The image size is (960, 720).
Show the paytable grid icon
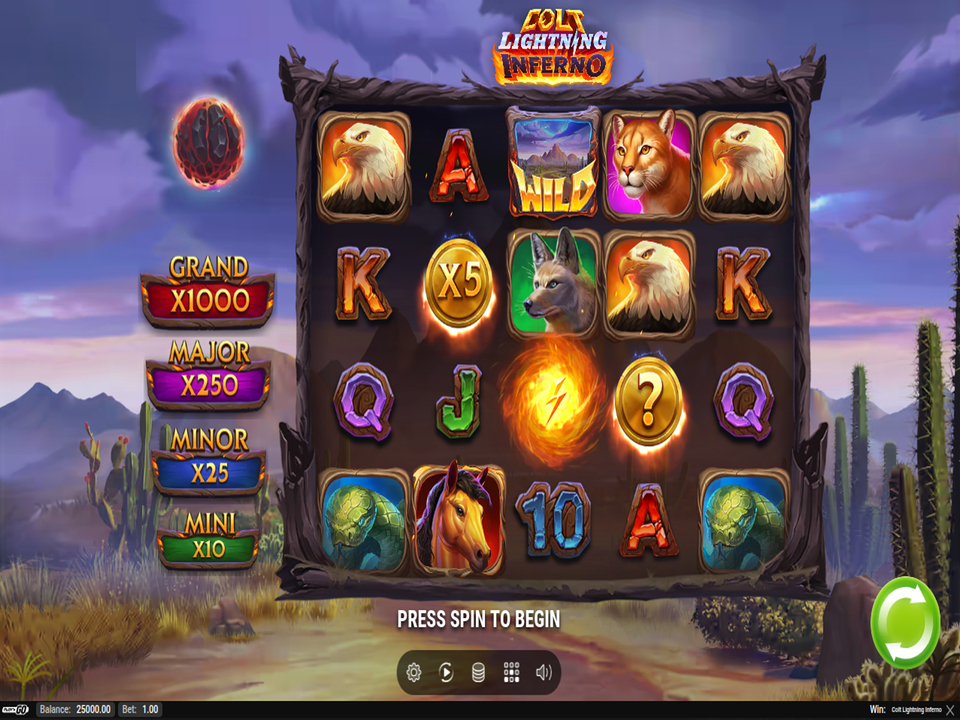(x=511, y=673)
